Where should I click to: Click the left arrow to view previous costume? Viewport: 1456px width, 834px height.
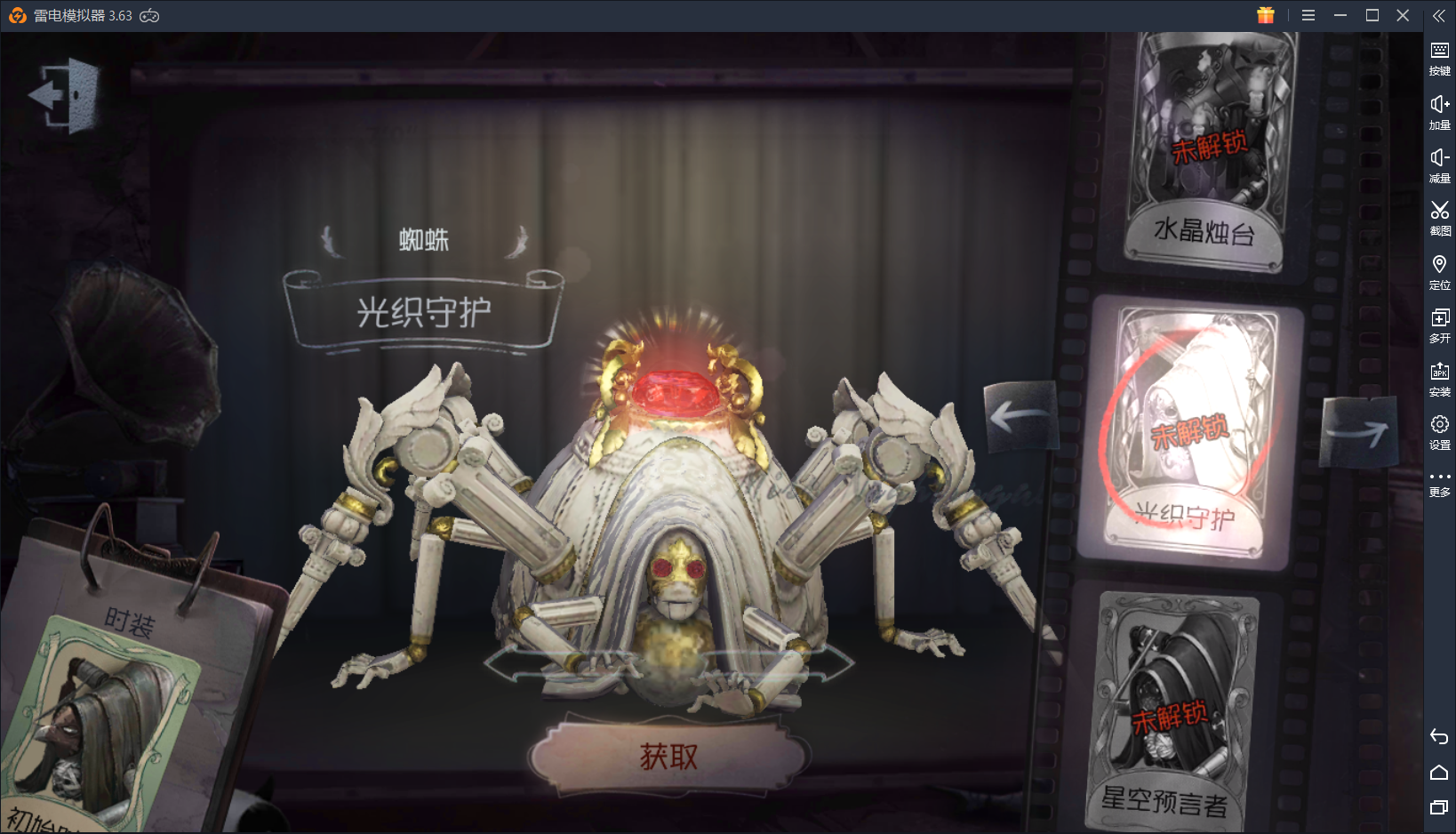(x=1020, y=418)
